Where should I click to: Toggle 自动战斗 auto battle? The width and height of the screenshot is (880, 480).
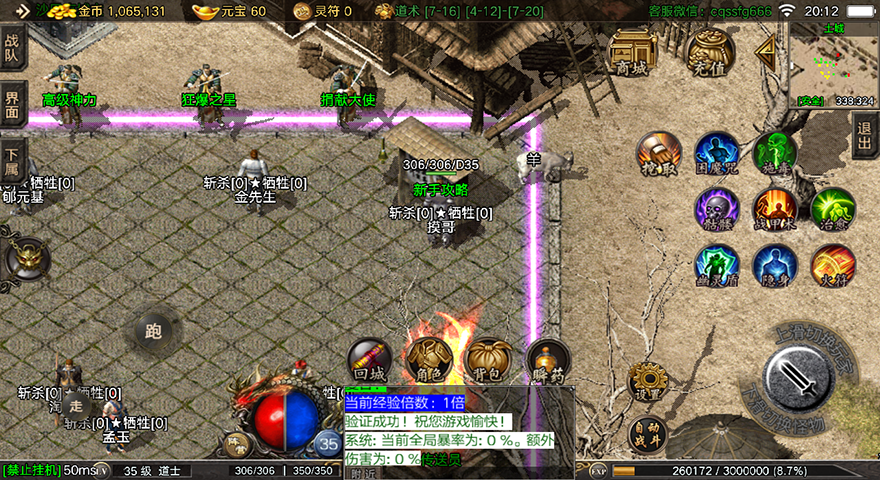coord(647,435)
